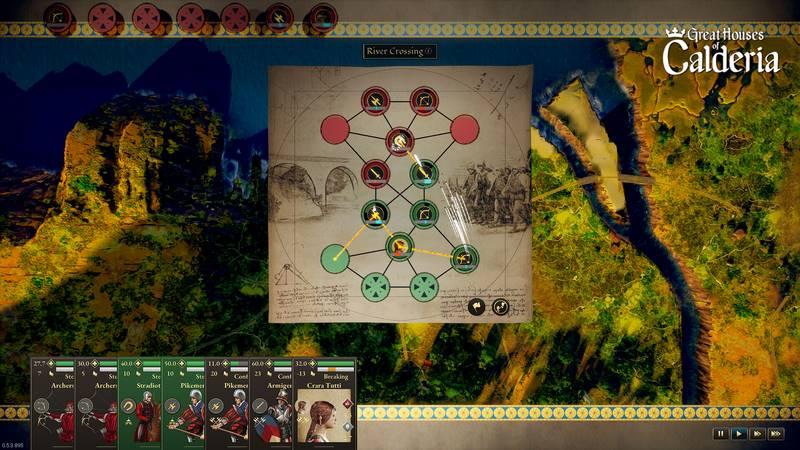Click the swap arrows button on the parchment
Screen dimensions: 800x450
tap(500, 307)
